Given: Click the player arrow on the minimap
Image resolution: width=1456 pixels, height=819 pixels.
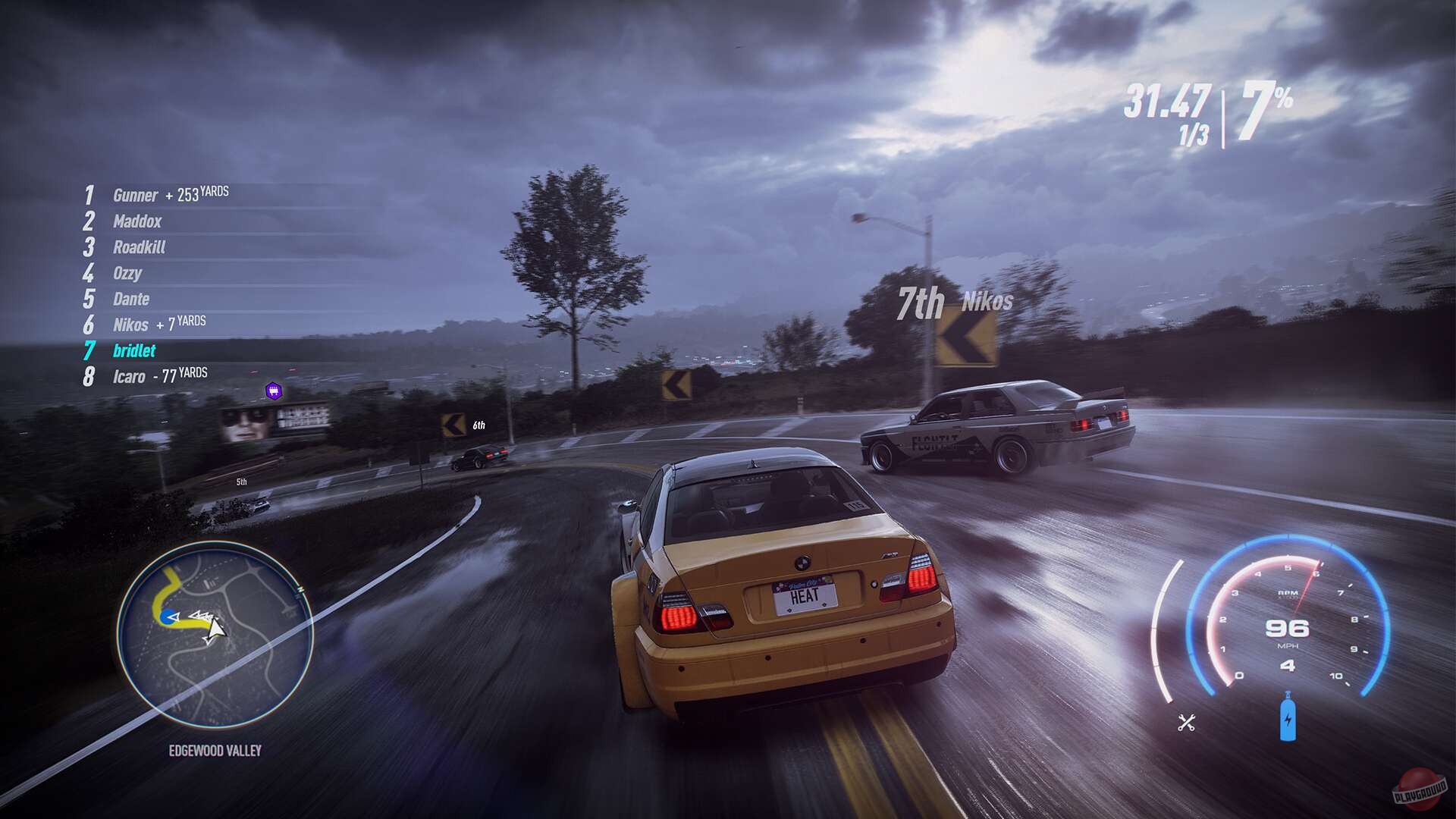Looking at the screenshot, I should pos(215,628).
